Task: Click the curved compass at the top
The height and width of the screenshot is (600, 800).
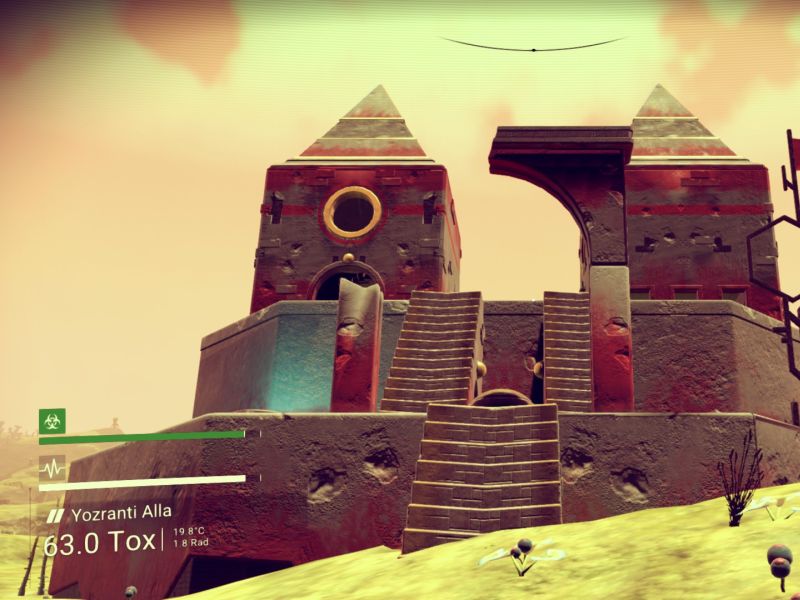Action: pos(533,46)
